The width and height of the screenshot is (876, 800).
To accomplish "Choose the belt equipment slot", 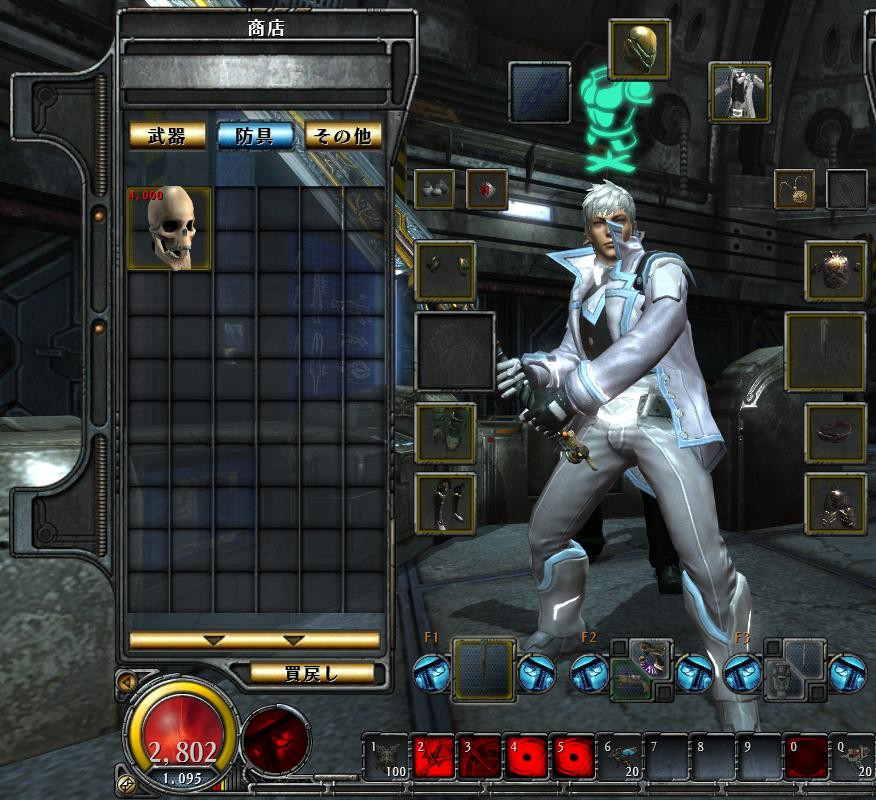I will click(x=836, y=433).
